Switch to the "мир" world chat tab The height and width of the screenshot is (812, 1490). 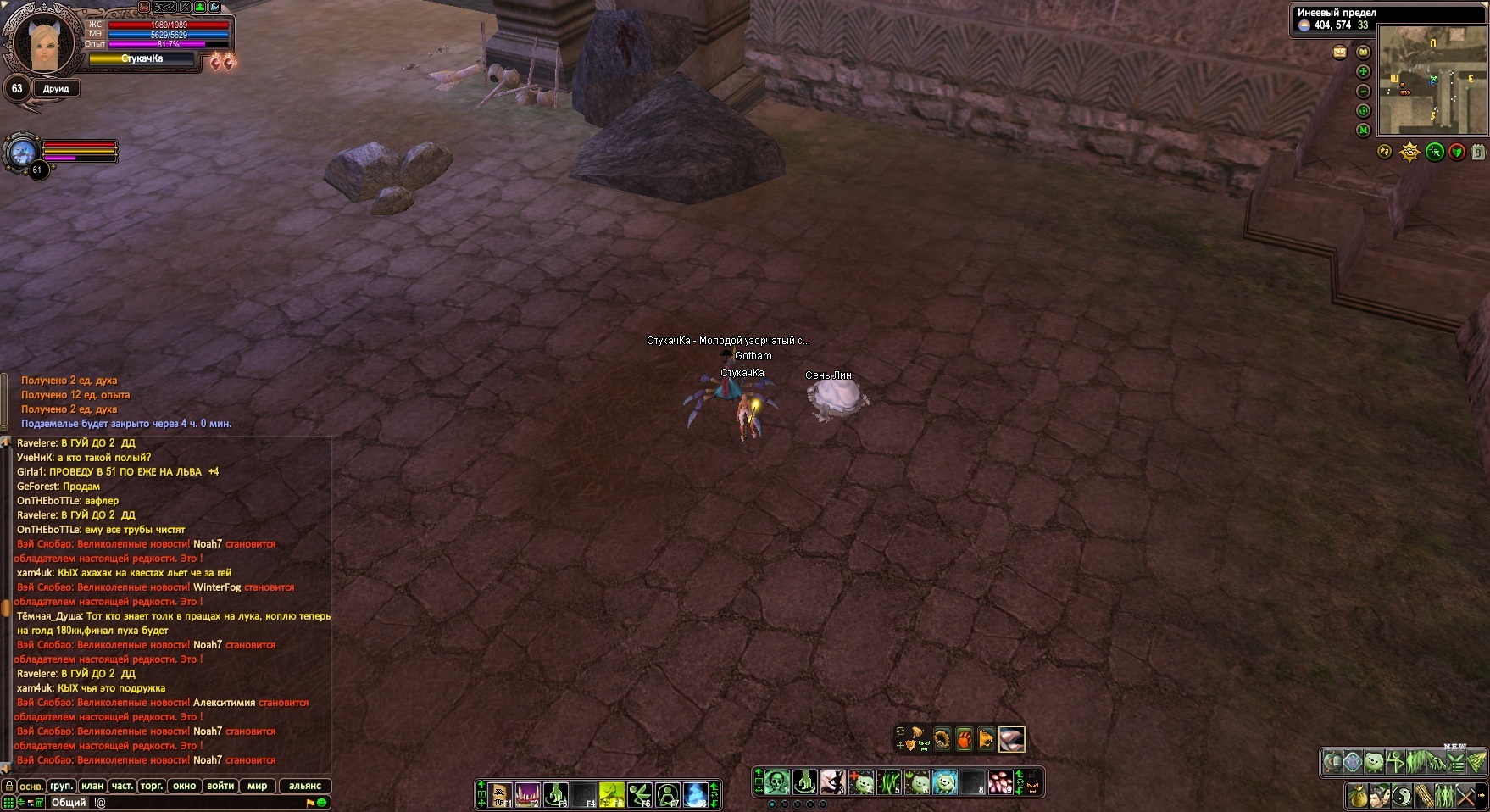[x=258, y=786]
